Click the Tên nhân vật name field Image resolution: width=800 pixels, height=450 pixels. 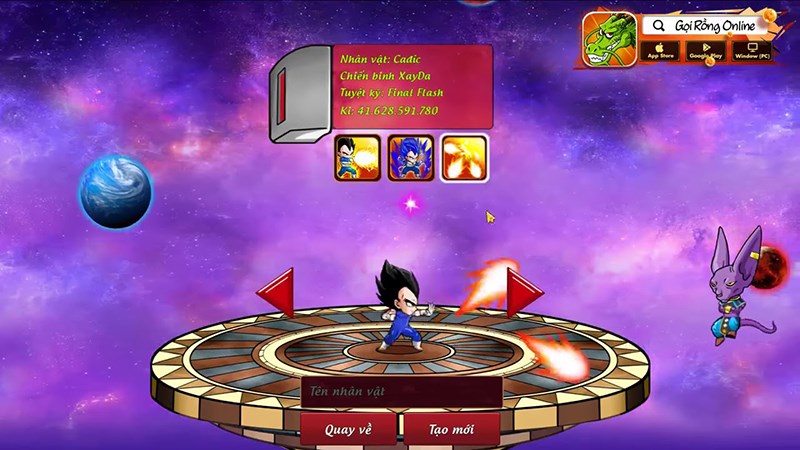click(x=400, y=392)
